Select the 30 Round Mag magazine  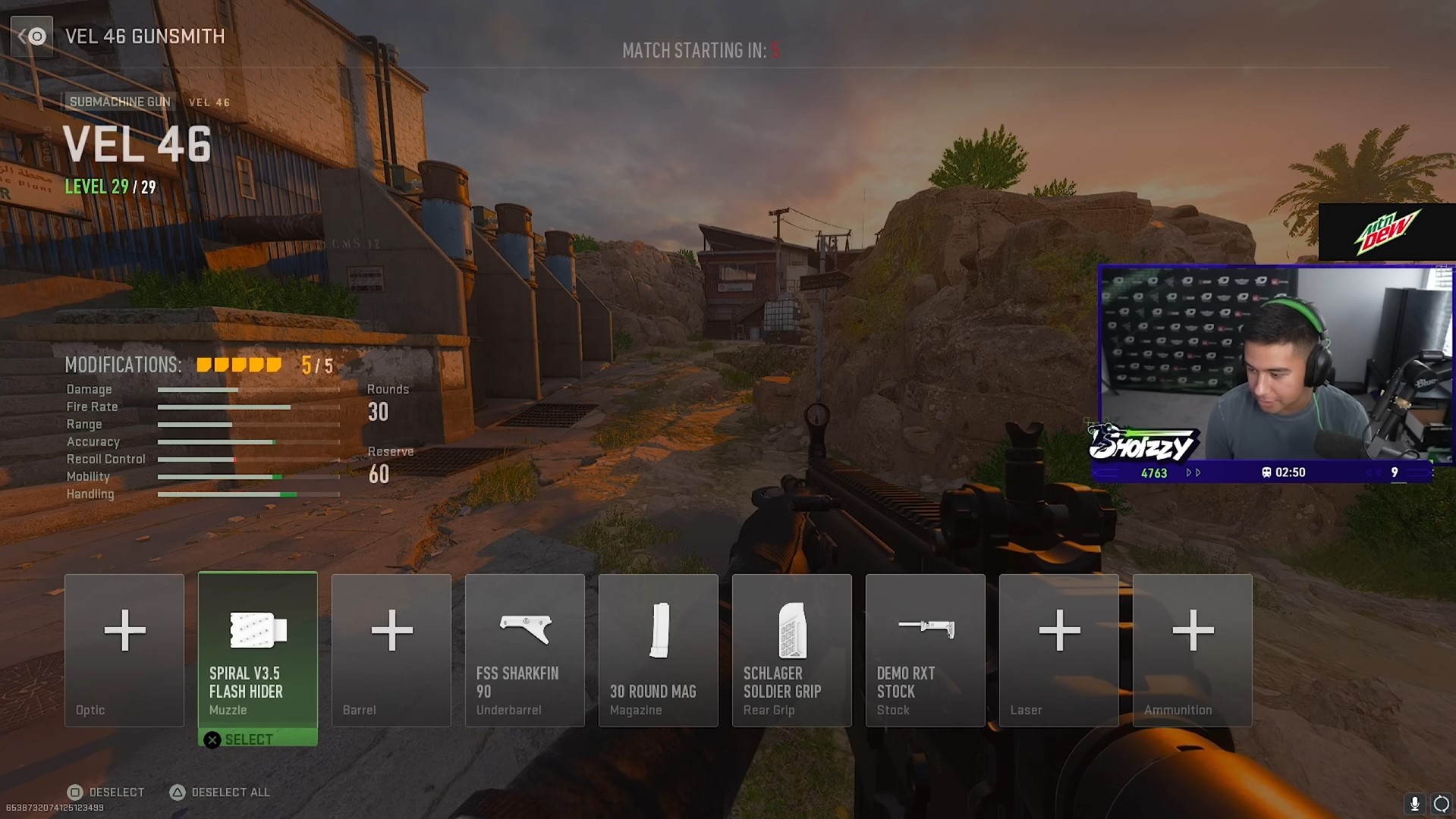[x=658, y=650]
